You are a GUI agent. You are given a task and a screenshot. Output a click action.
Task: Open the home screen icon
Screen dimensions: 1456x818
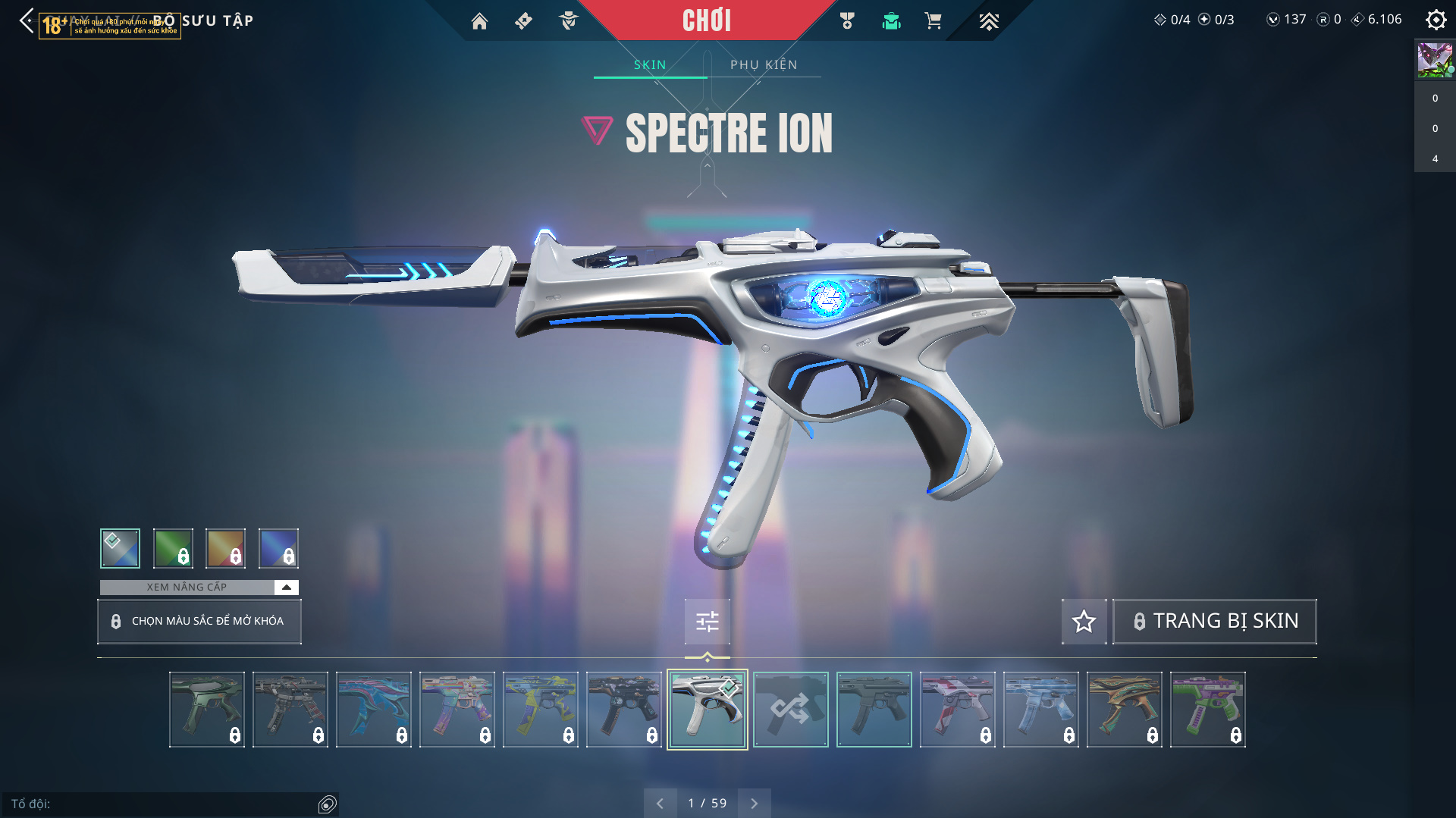[479, 21]
